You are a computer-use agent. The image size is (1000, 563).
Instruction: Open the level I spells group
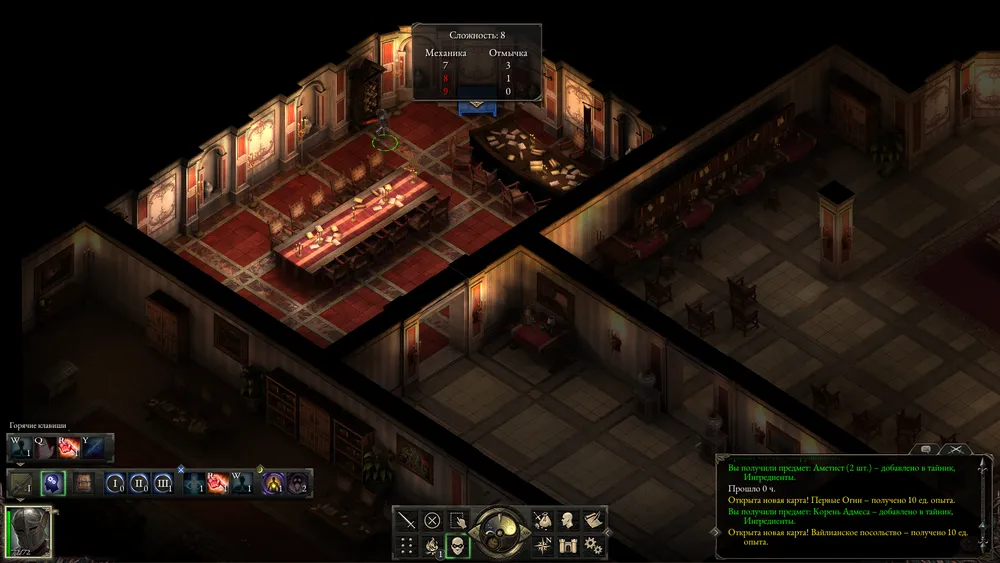[116, 484]
